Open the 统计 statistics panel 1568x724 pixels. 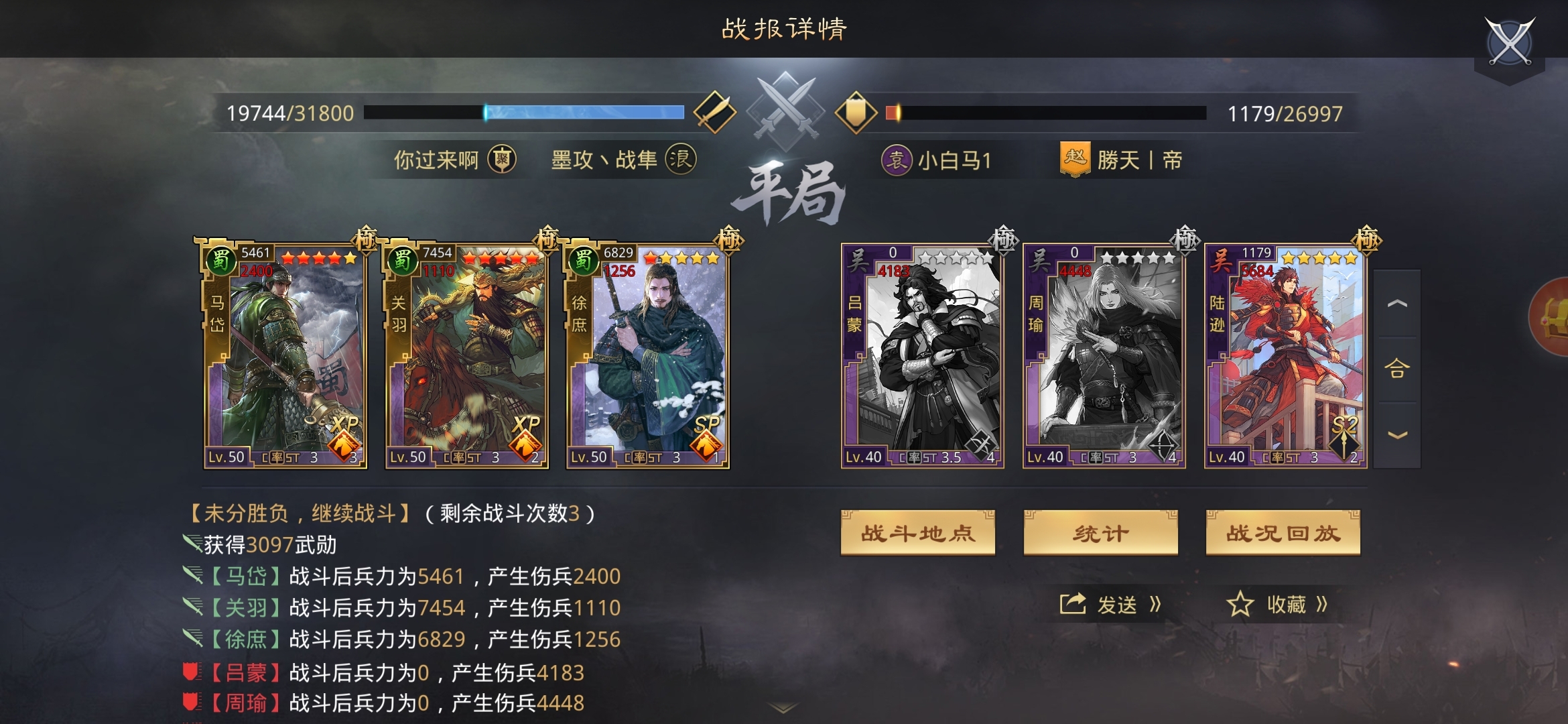tap(1100, 532)
